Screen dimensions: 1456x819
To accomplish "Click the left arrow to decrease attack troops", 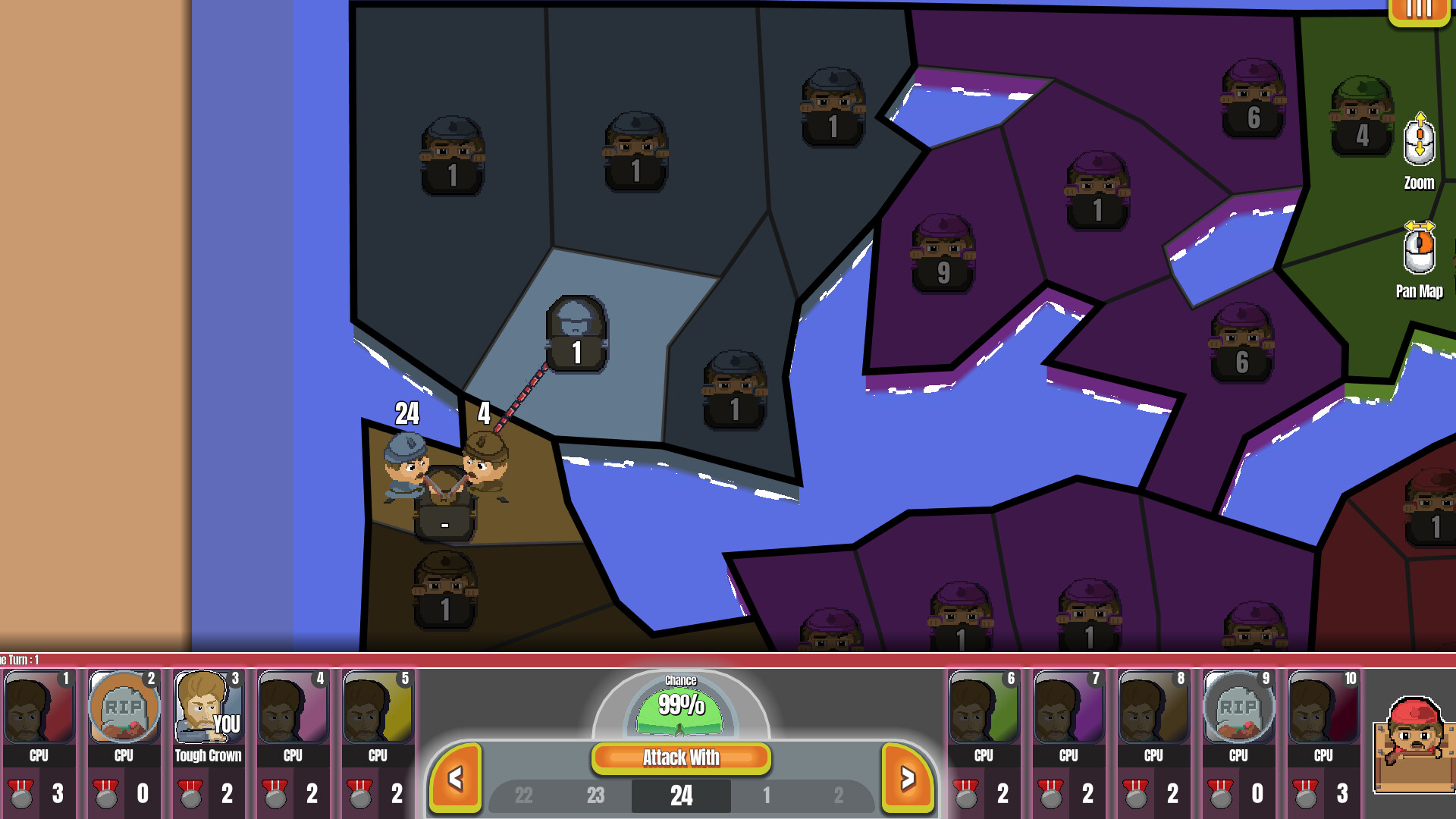I will [456, 777].
